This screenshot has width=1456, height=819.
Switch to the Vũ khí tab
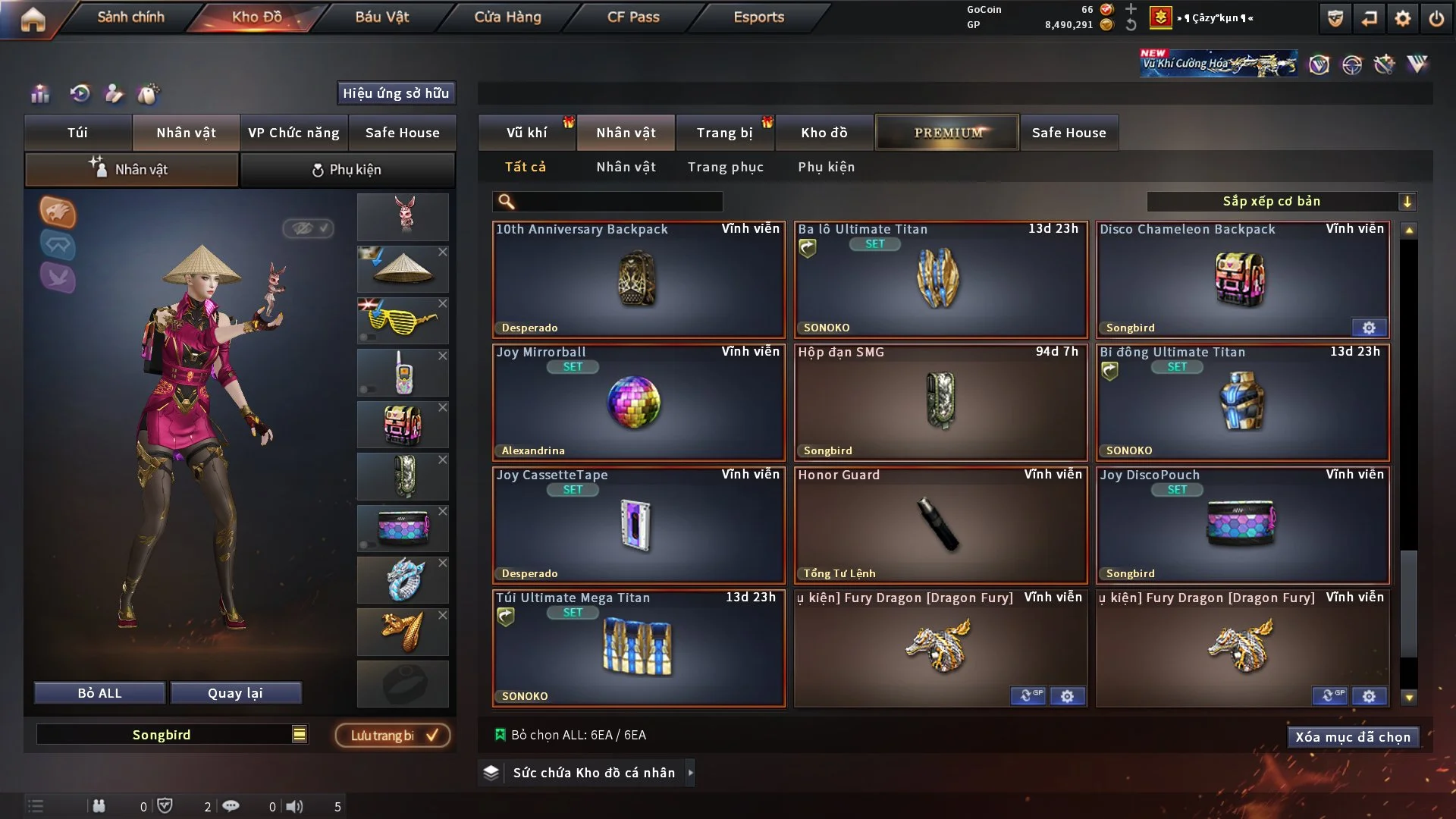click(526, 133)
